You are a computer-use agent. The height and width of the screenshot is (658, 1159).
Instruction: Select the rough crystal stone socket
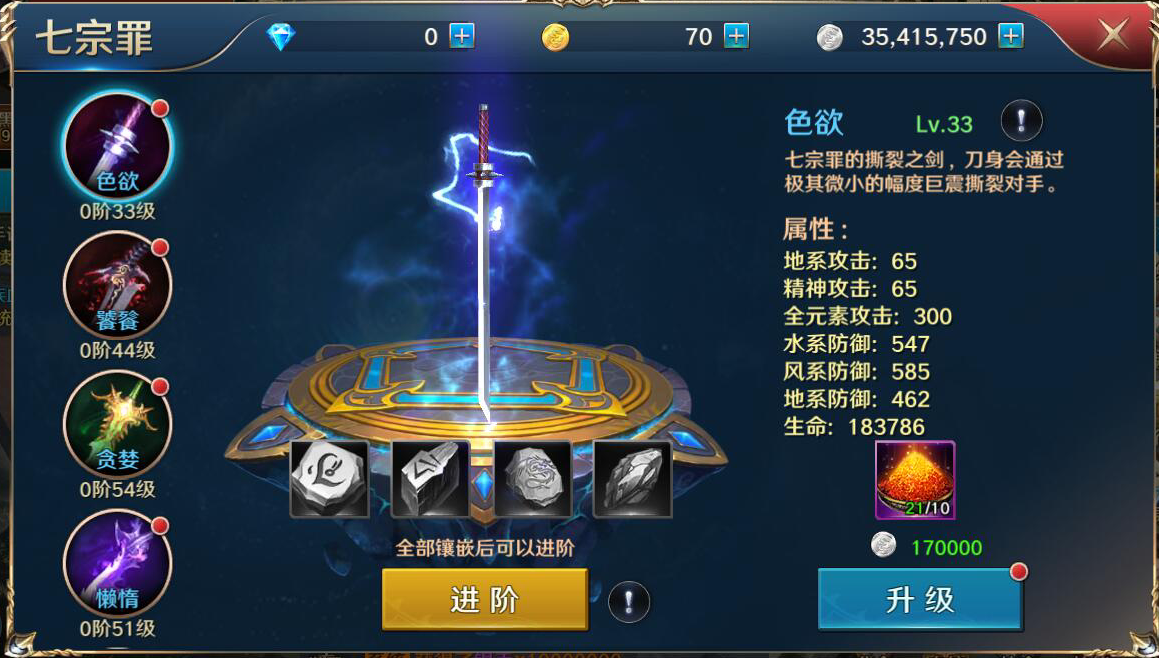(632, 479)
